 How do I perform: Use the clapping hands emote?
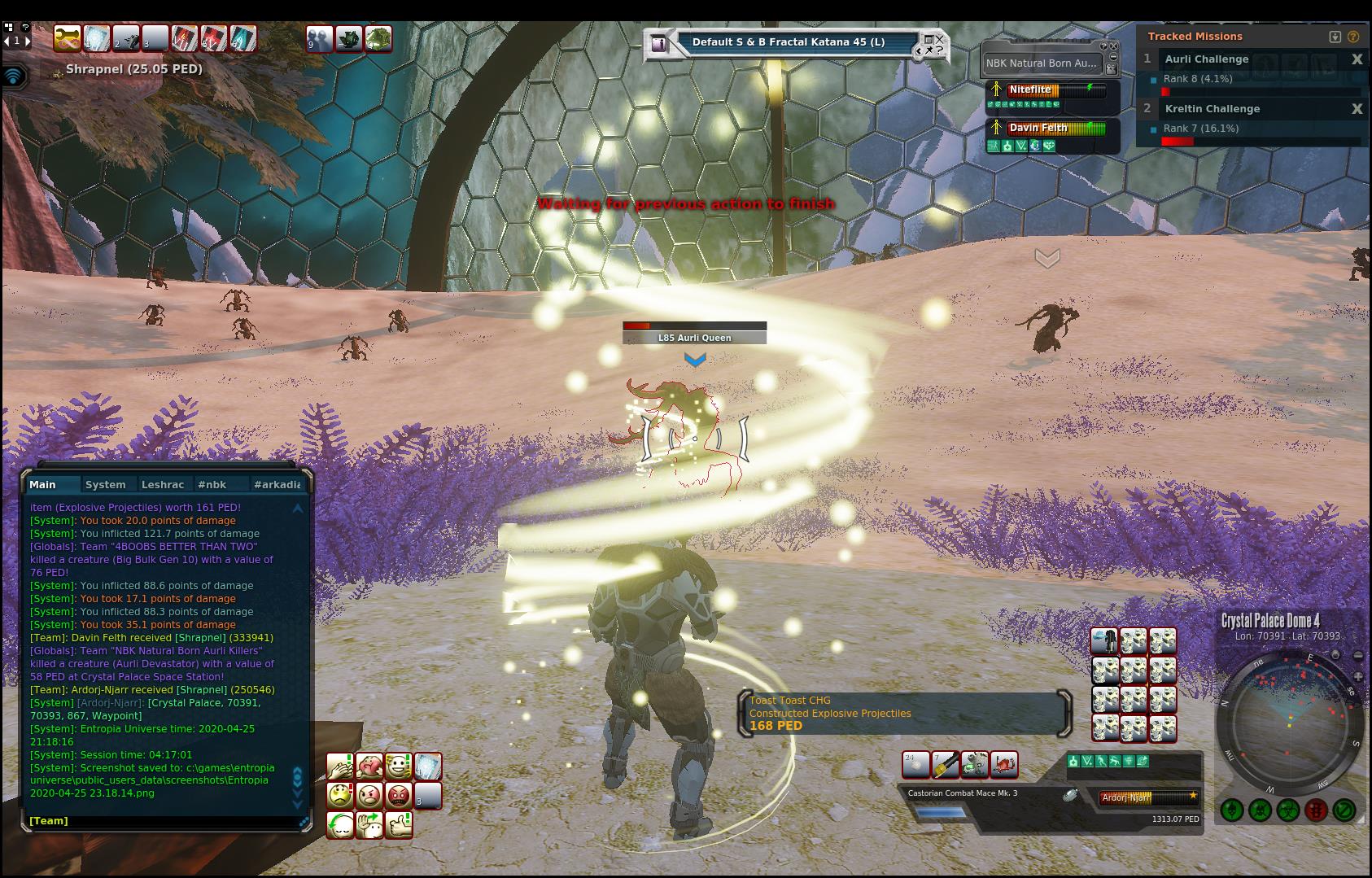point(340,767)
